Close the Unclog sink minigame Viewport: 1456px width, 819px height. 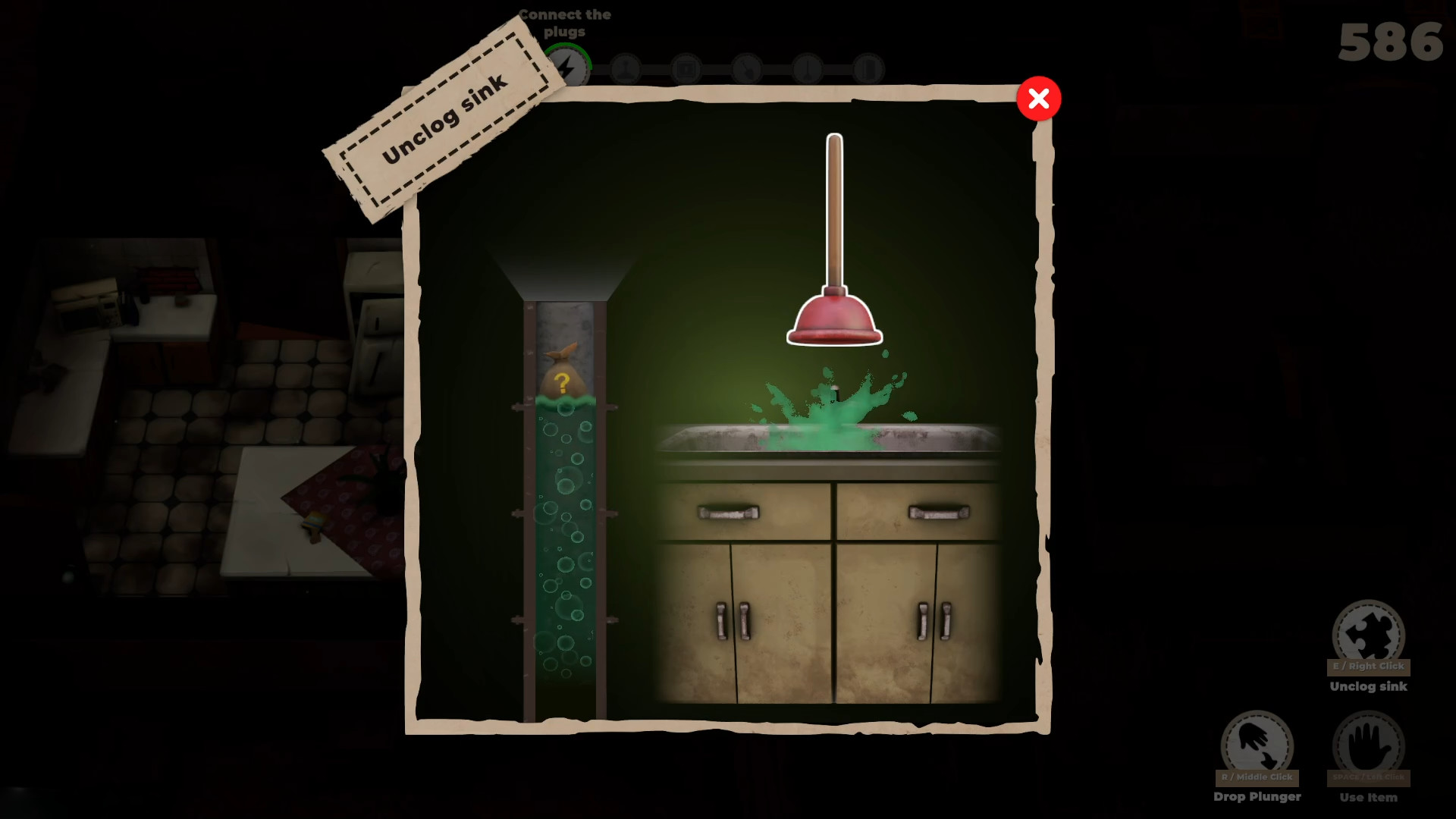(x=1039, y=98)
